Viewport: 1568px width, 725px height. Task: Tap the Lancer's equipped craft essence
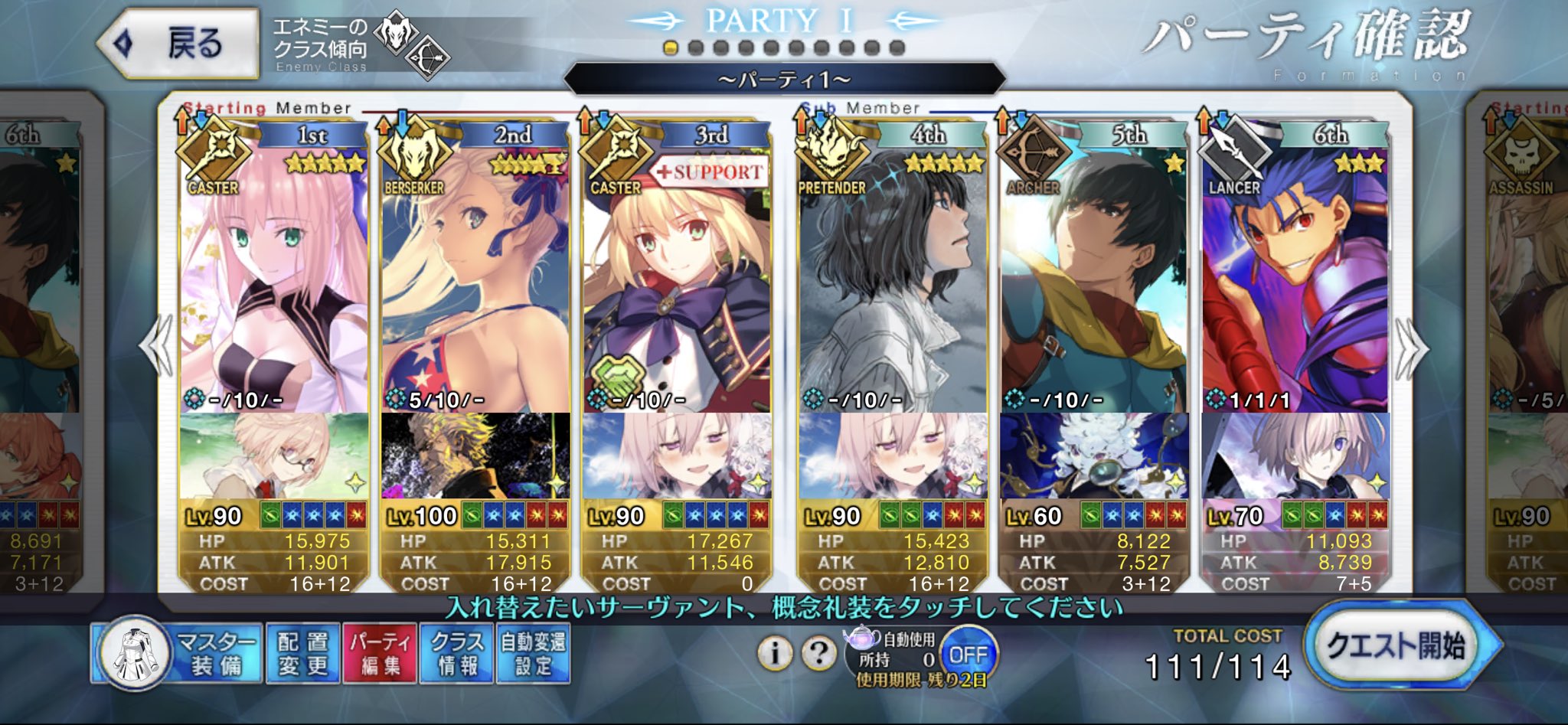(1295, 456)
